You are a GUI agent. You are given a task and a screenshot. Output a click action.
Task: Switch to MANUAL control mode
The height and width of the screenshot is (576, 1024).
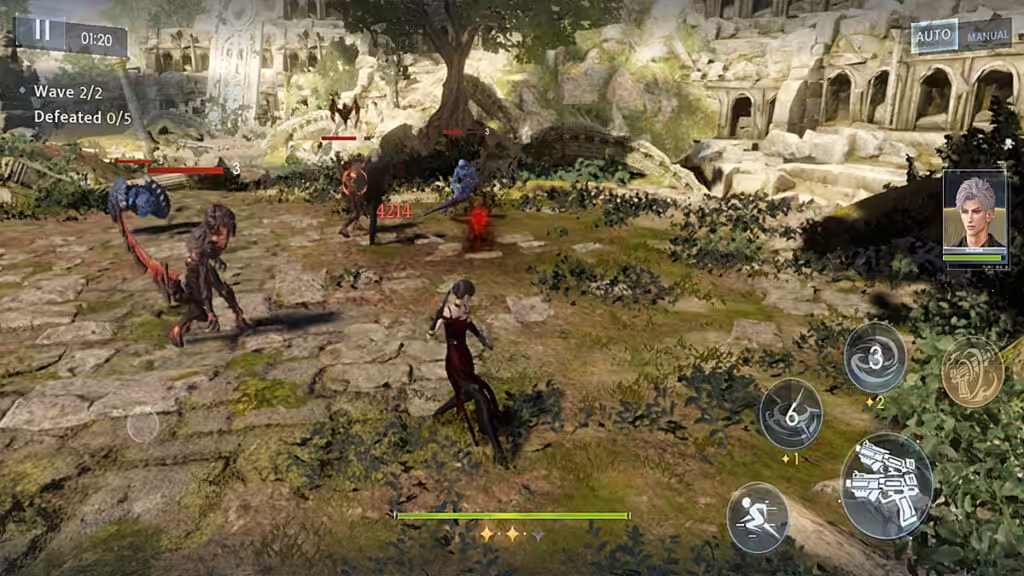(x=987, y=38)
